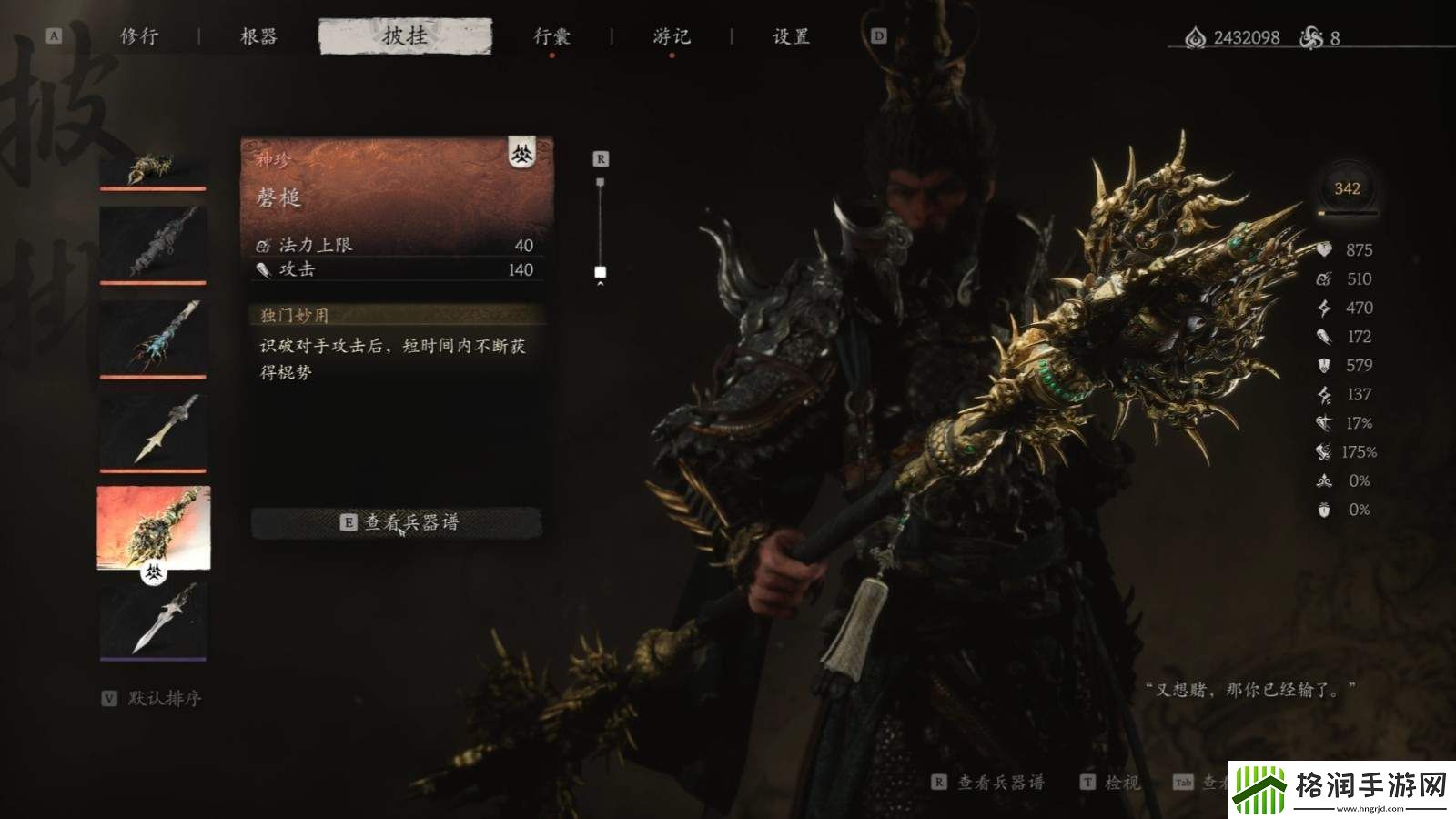This screenshot has height=819, width=1456.
Task: Switch to the 设置 settings tab
Action: 791,36
